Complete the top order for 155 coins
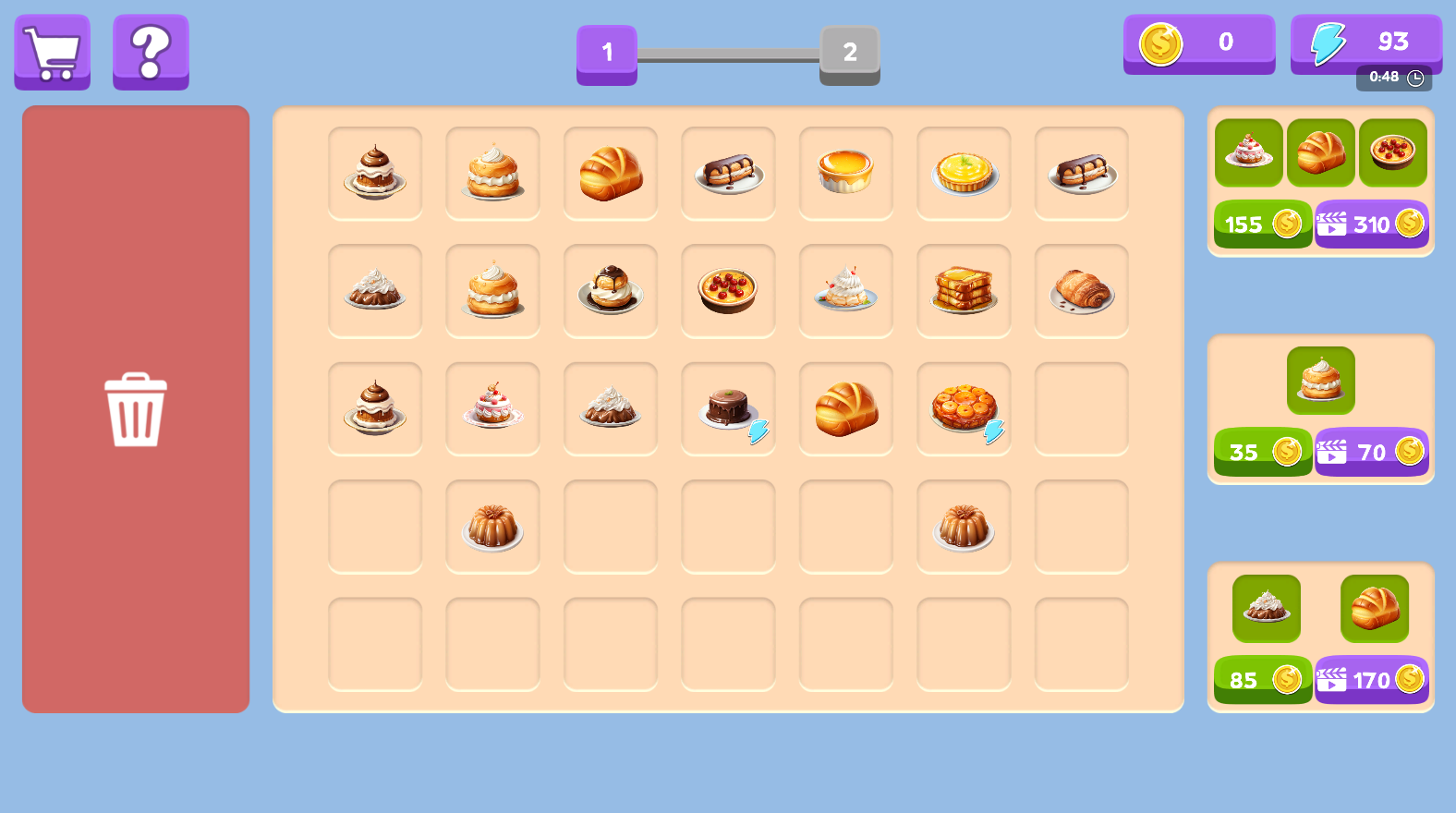The image size is (1456, 813). click(x=1262, y=224)
